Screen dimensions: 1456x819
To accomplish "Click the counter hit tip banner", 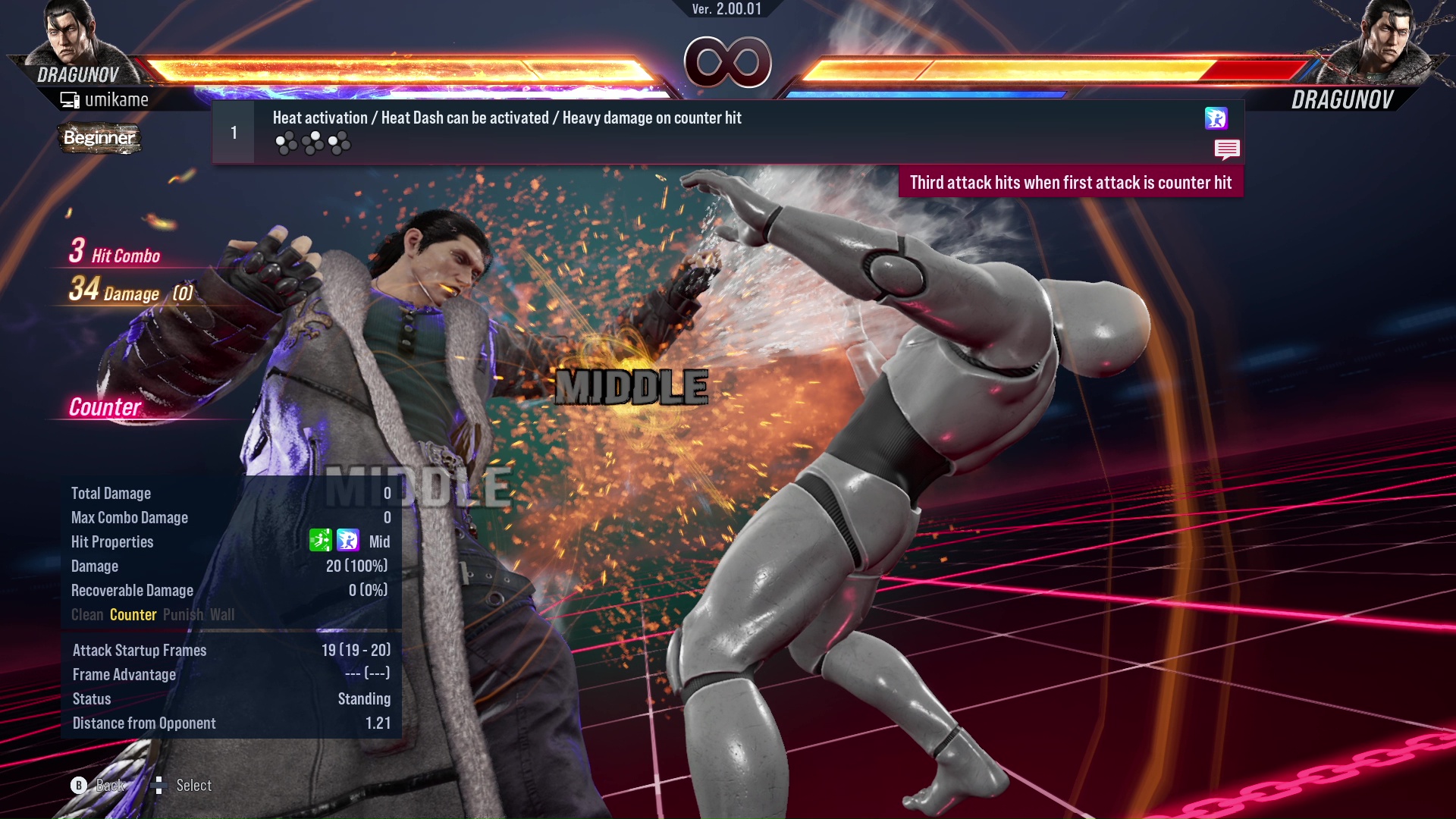I will tap(1070, 183).
